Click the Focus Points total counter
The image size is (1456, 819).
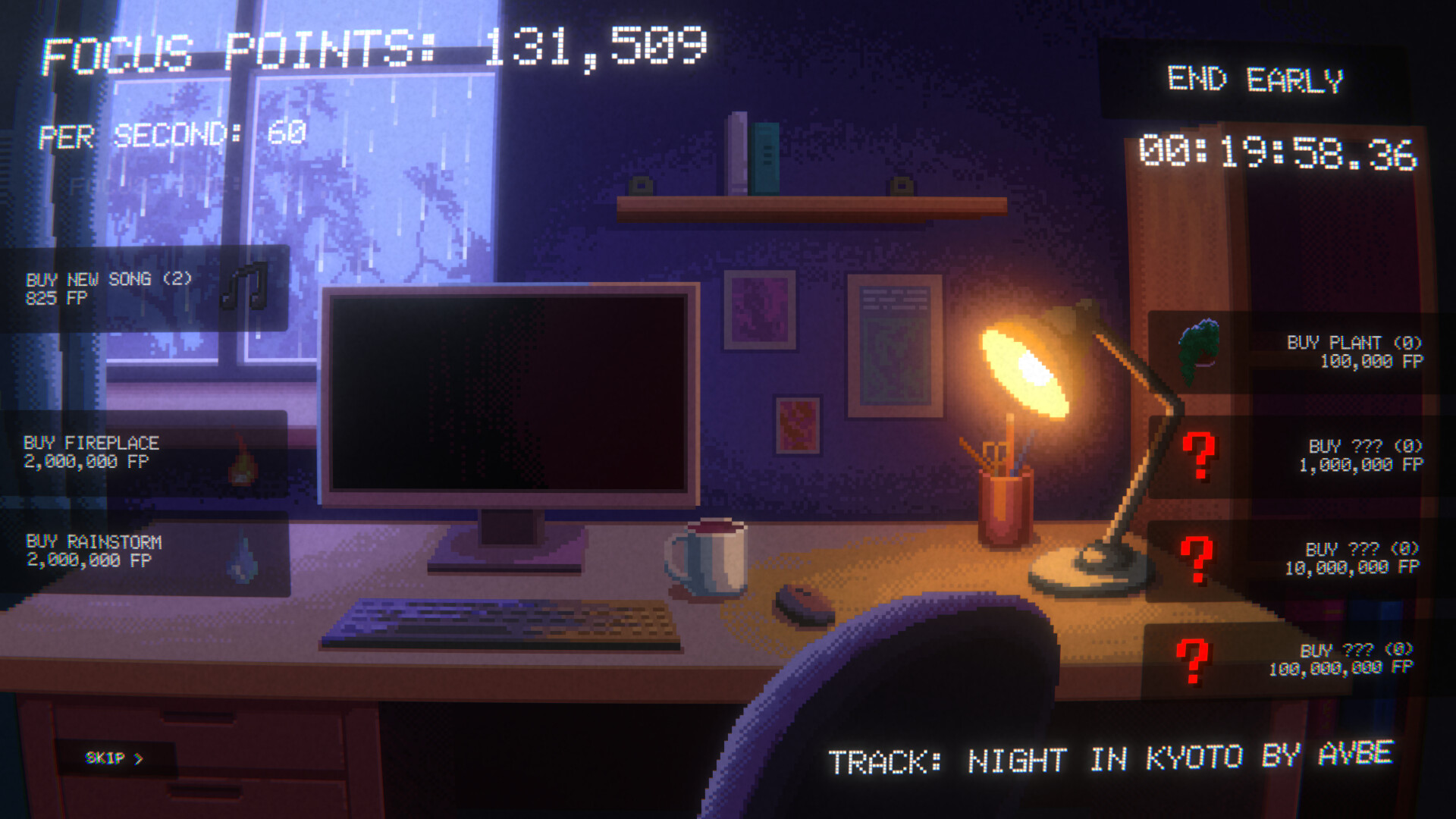372,45
